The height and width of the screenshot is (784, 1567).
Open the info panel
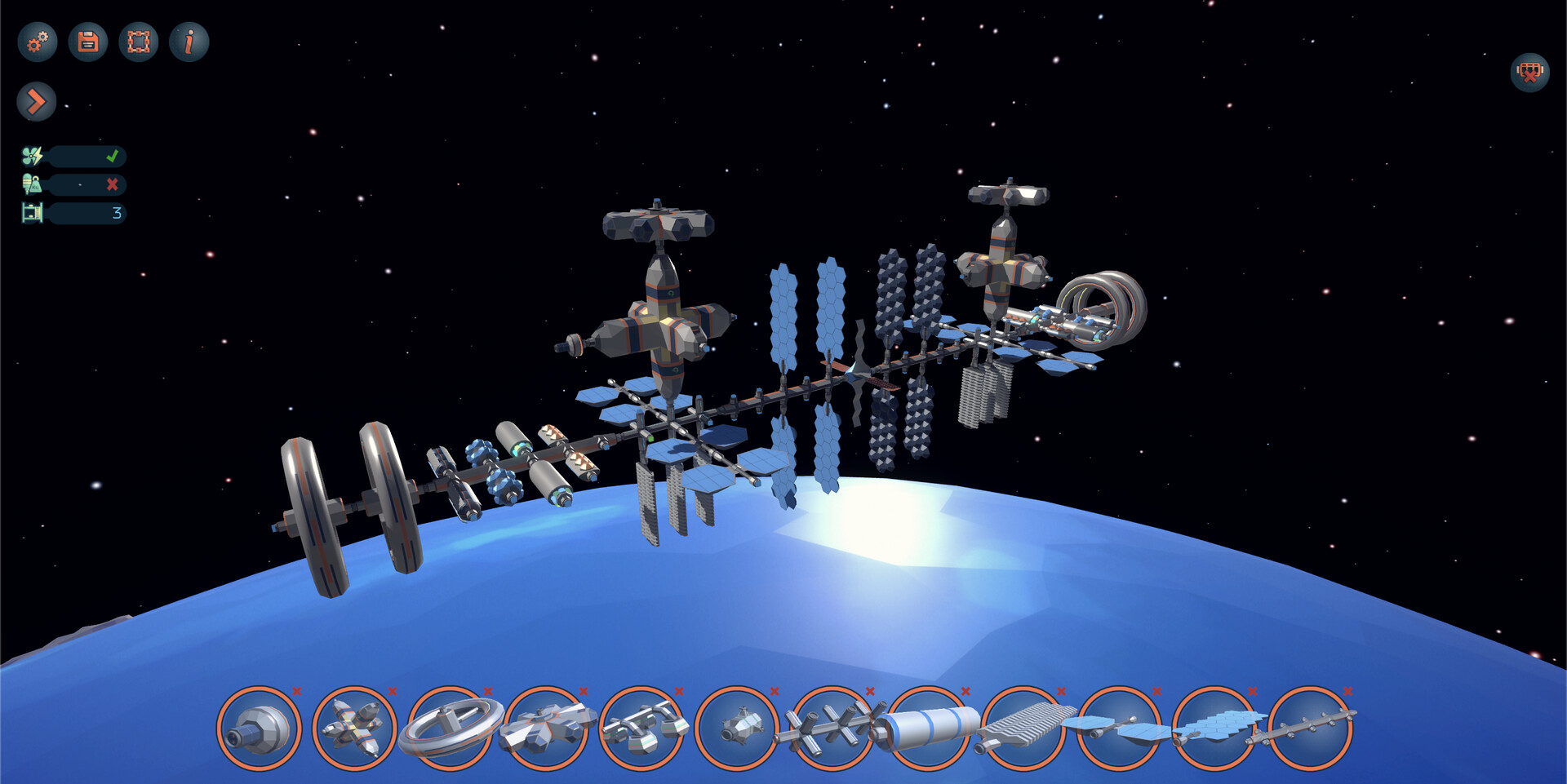click(x=189, y=42)
